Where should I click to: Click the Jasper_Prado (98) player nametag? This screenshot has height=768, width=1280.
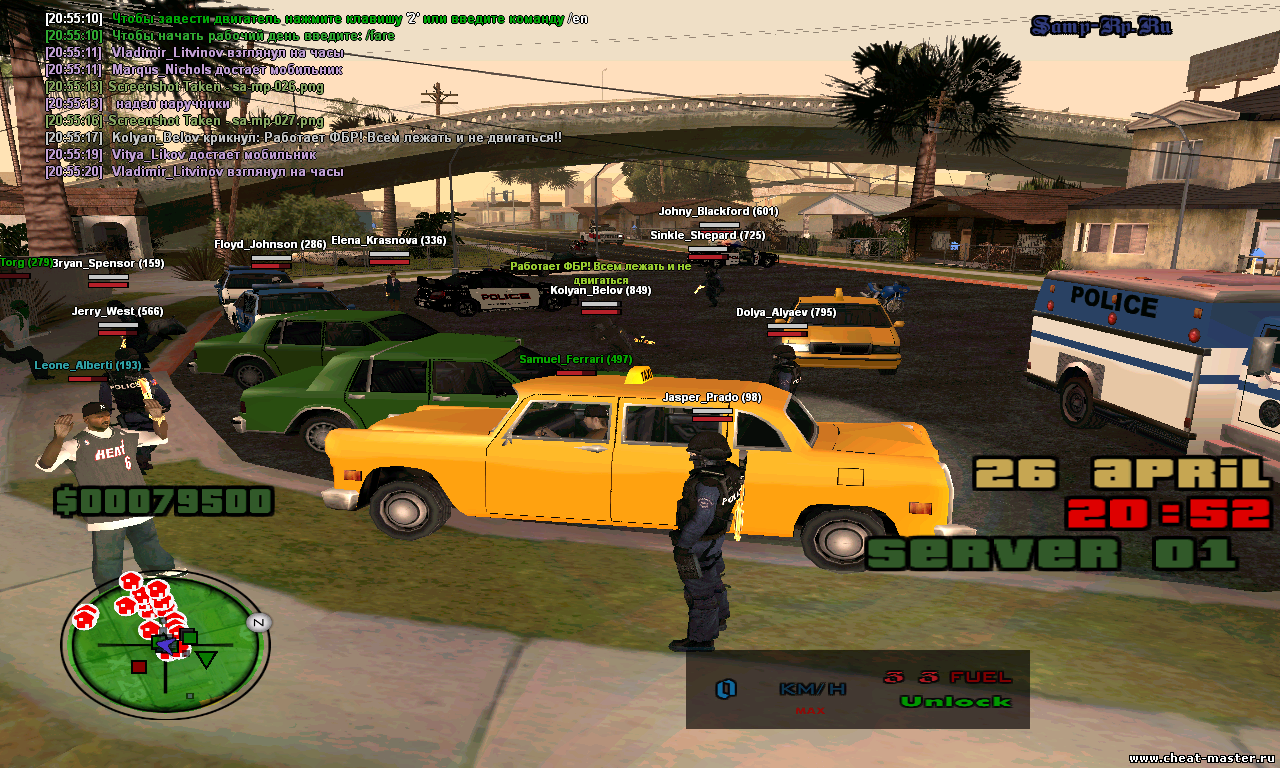point(711,398)
